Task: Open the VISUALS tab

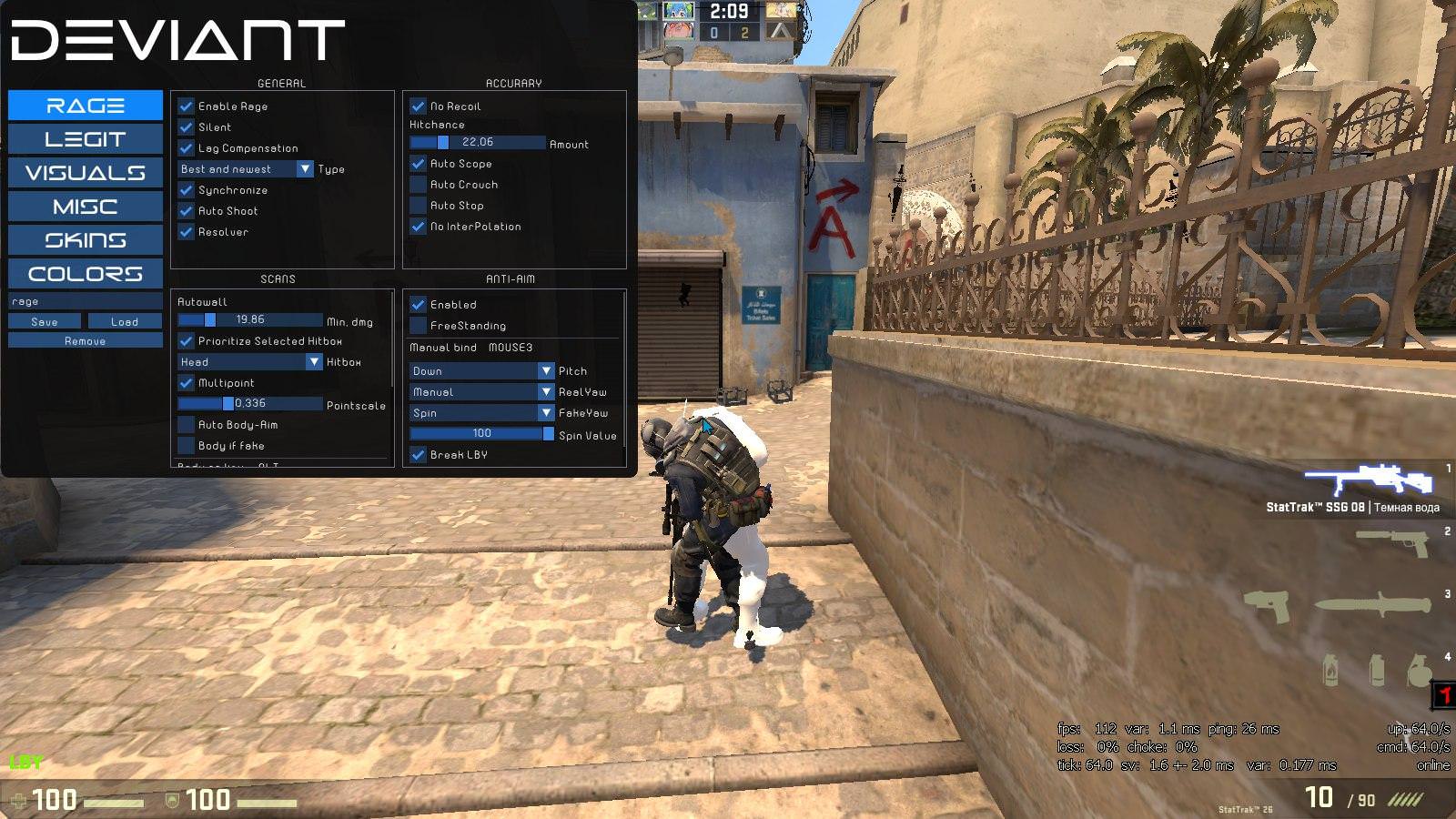Action: pyautogui.click(x=86, y=173)
